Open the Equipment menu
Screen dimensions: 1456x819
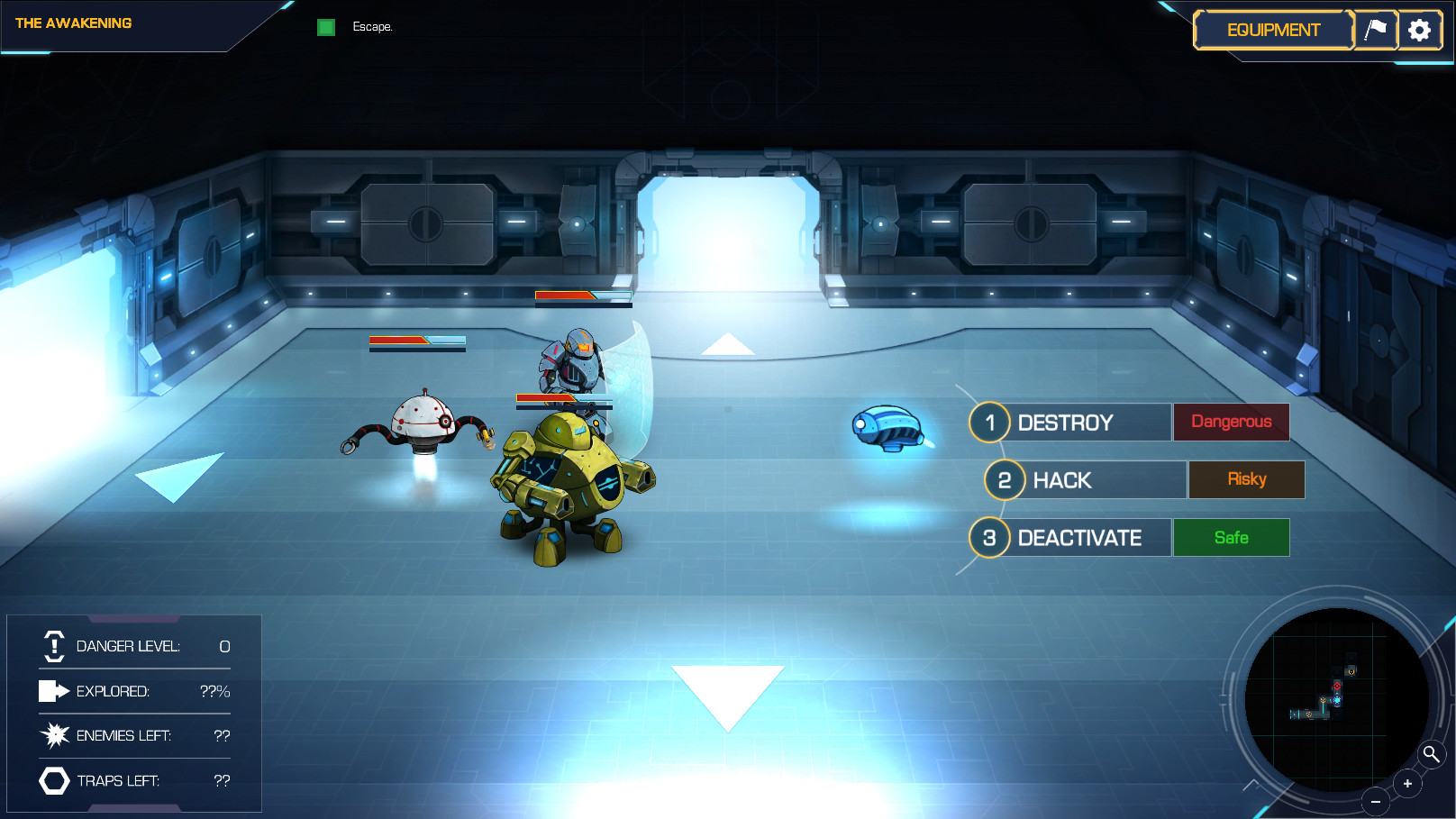coord(1273,30)
